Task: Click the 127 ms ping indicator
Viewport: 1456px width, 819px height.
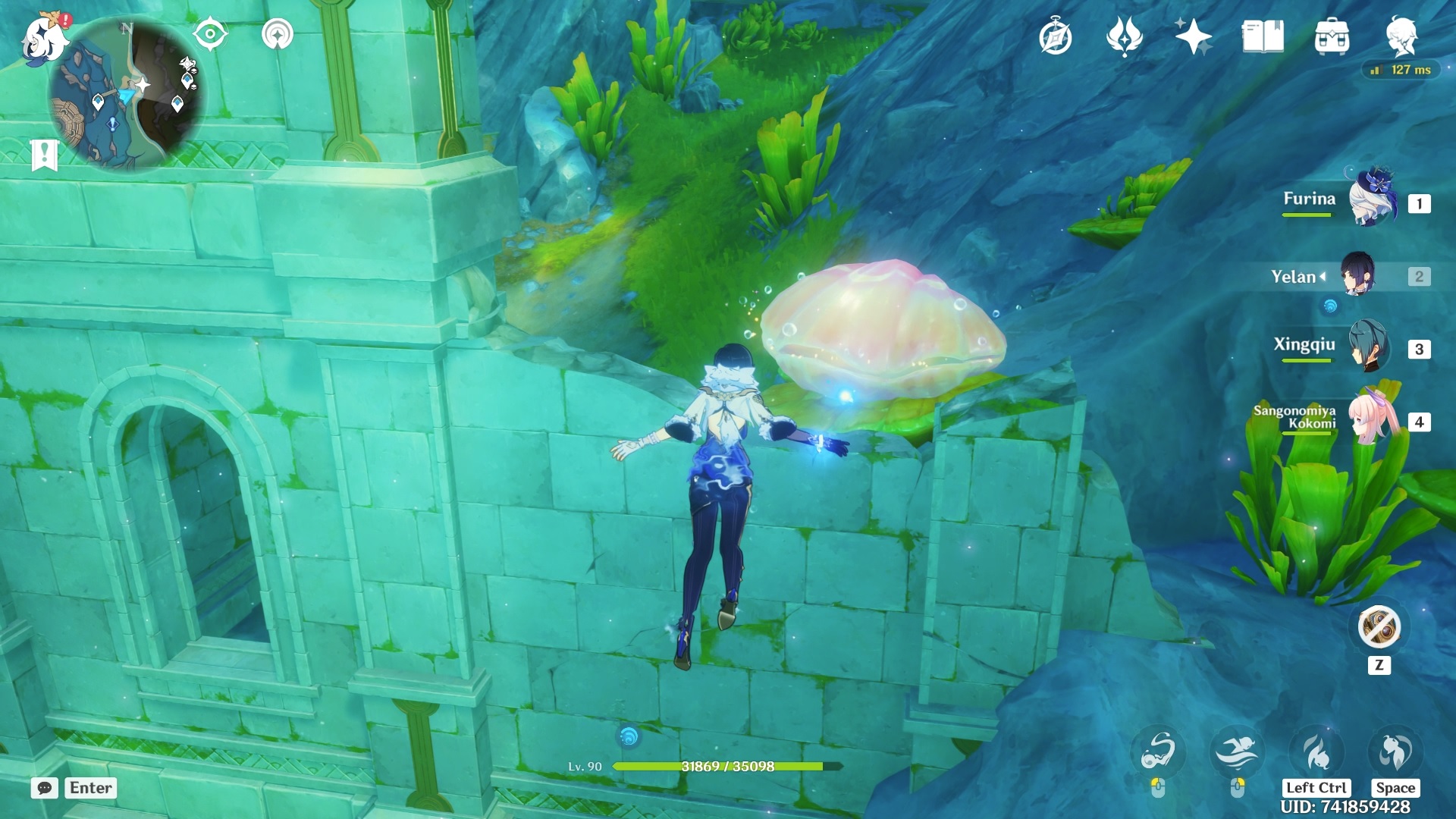Action: pos(1400,68)
